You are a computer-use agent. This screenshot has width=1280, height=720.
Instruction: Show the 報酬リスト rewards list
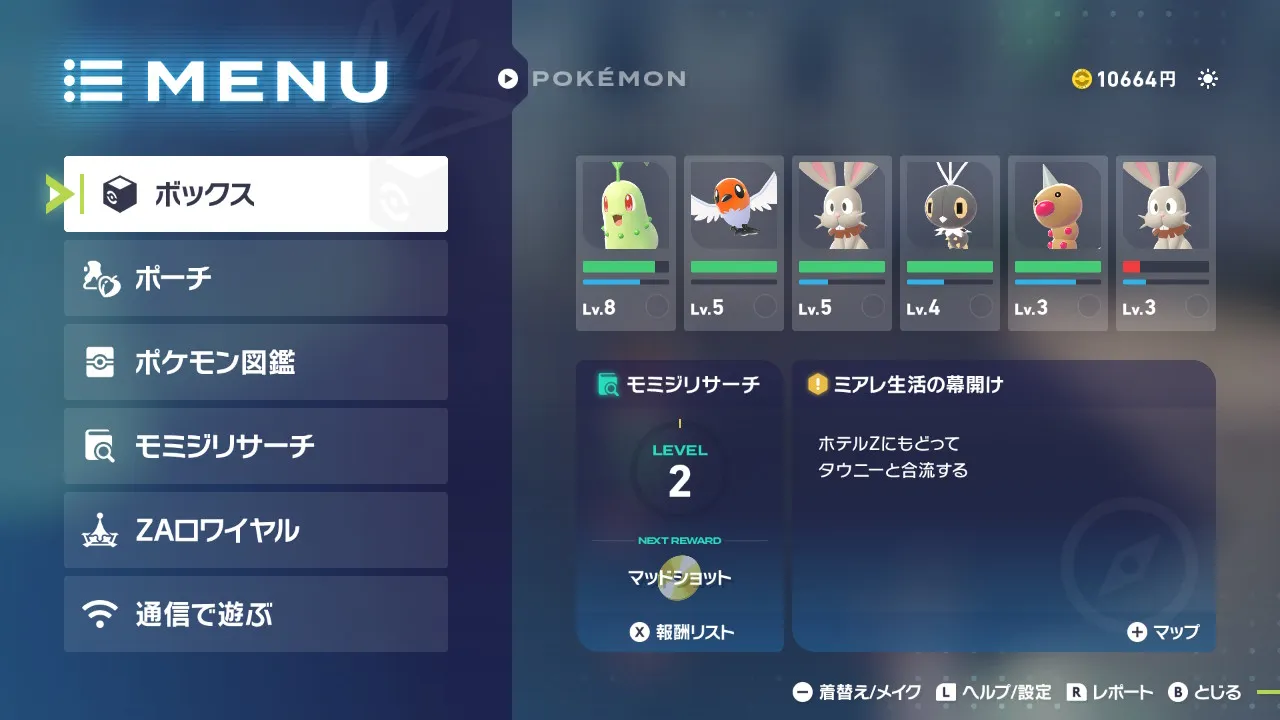point(681,632)
